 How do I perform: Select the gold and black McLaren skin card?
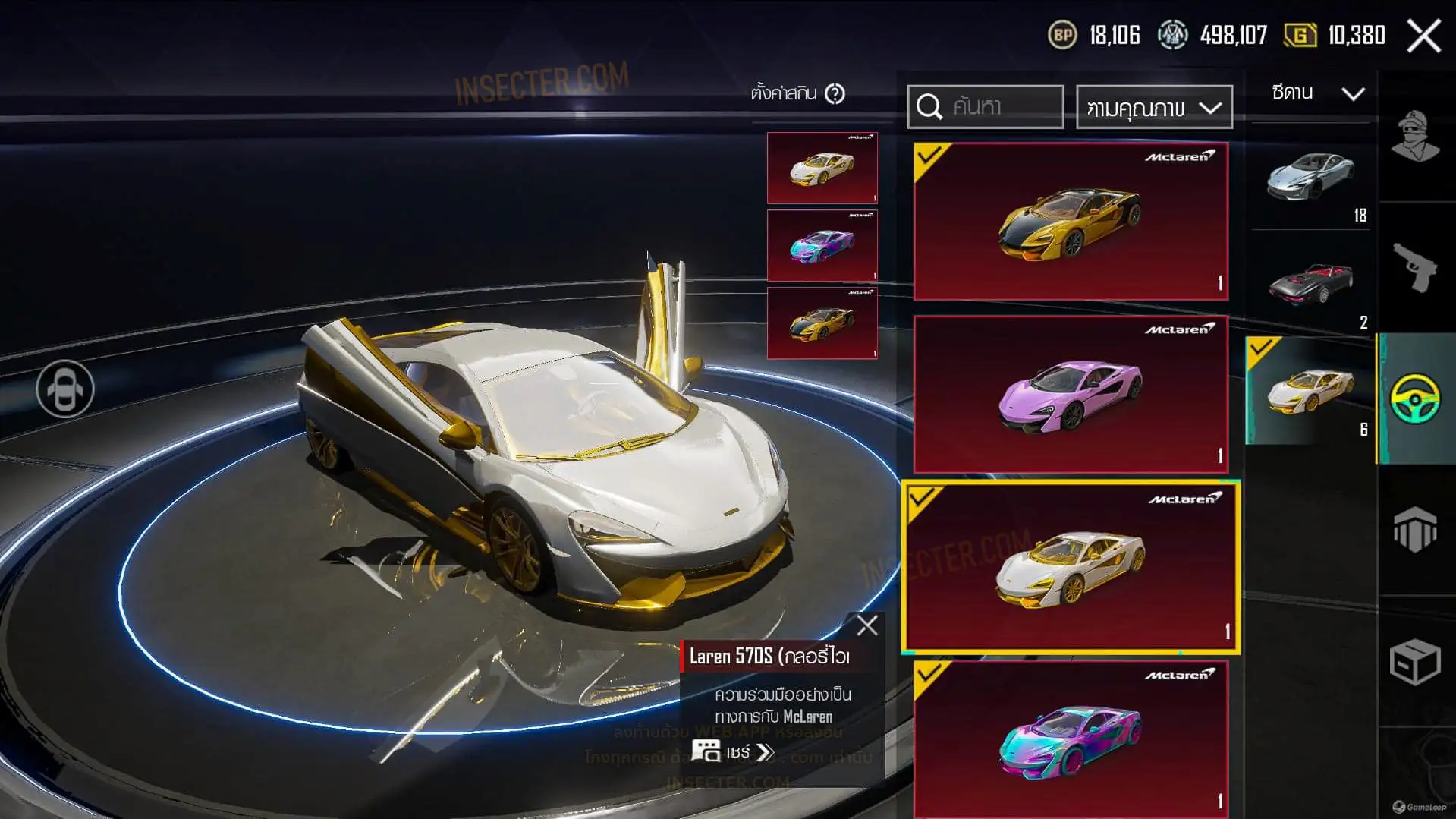(x=1071, y=221)
